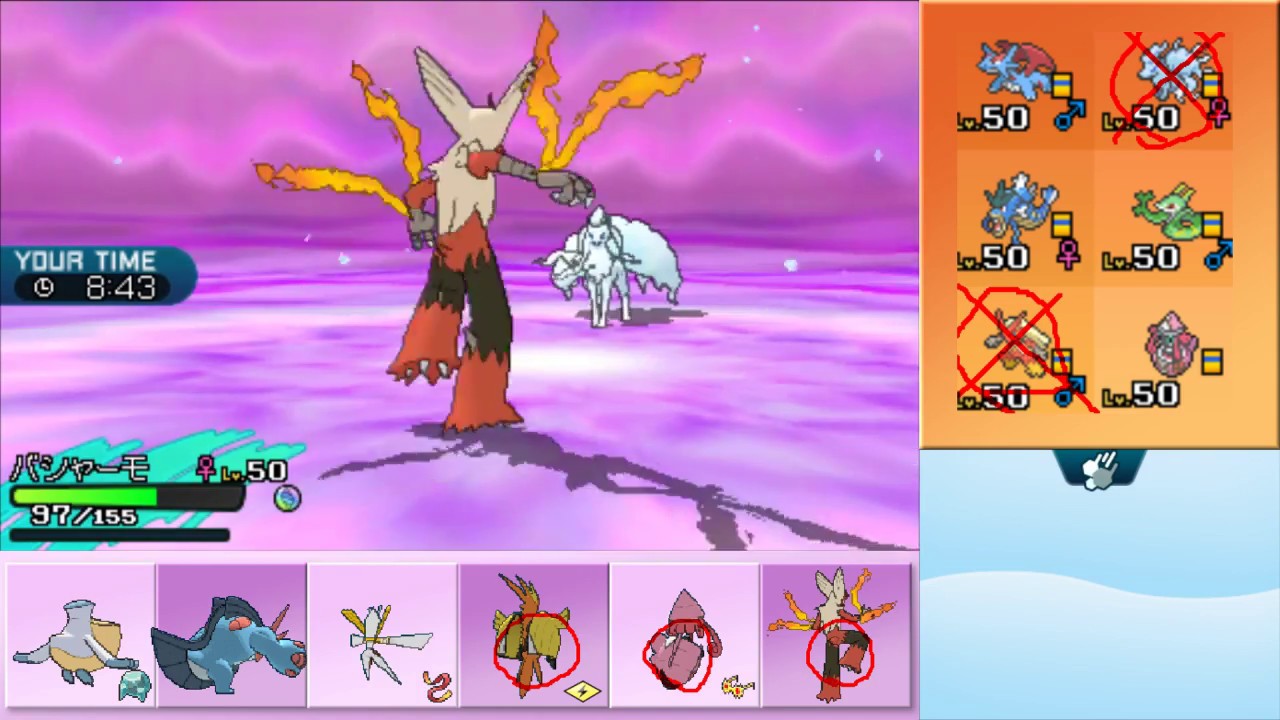This screenshot has height=720, width=1280.
Task: Select the Kartana thumbnail in the party lineup
Action: coord(381,634)
